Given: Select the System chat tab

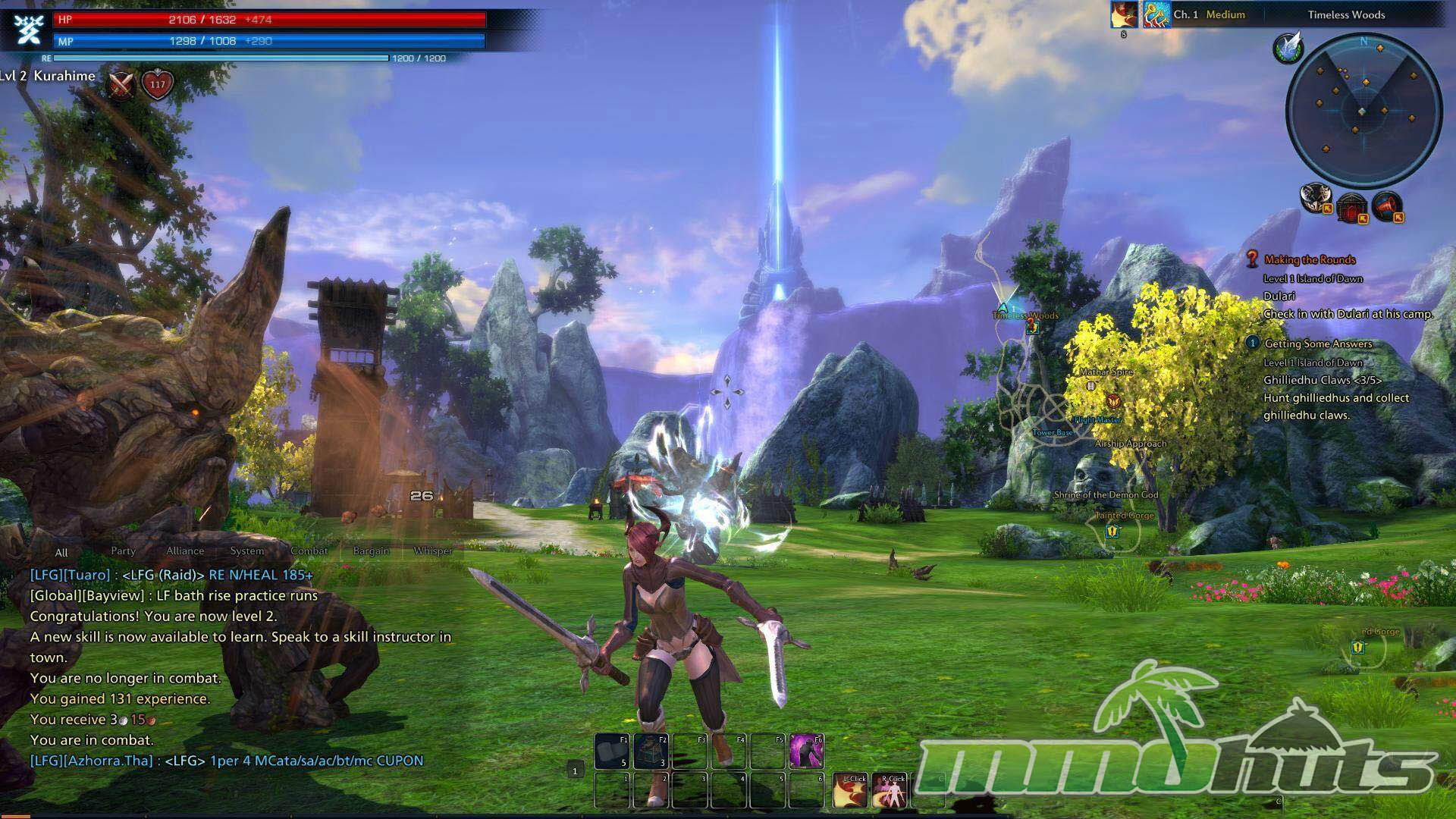Looking at the screenshot, I should point(247,551).
